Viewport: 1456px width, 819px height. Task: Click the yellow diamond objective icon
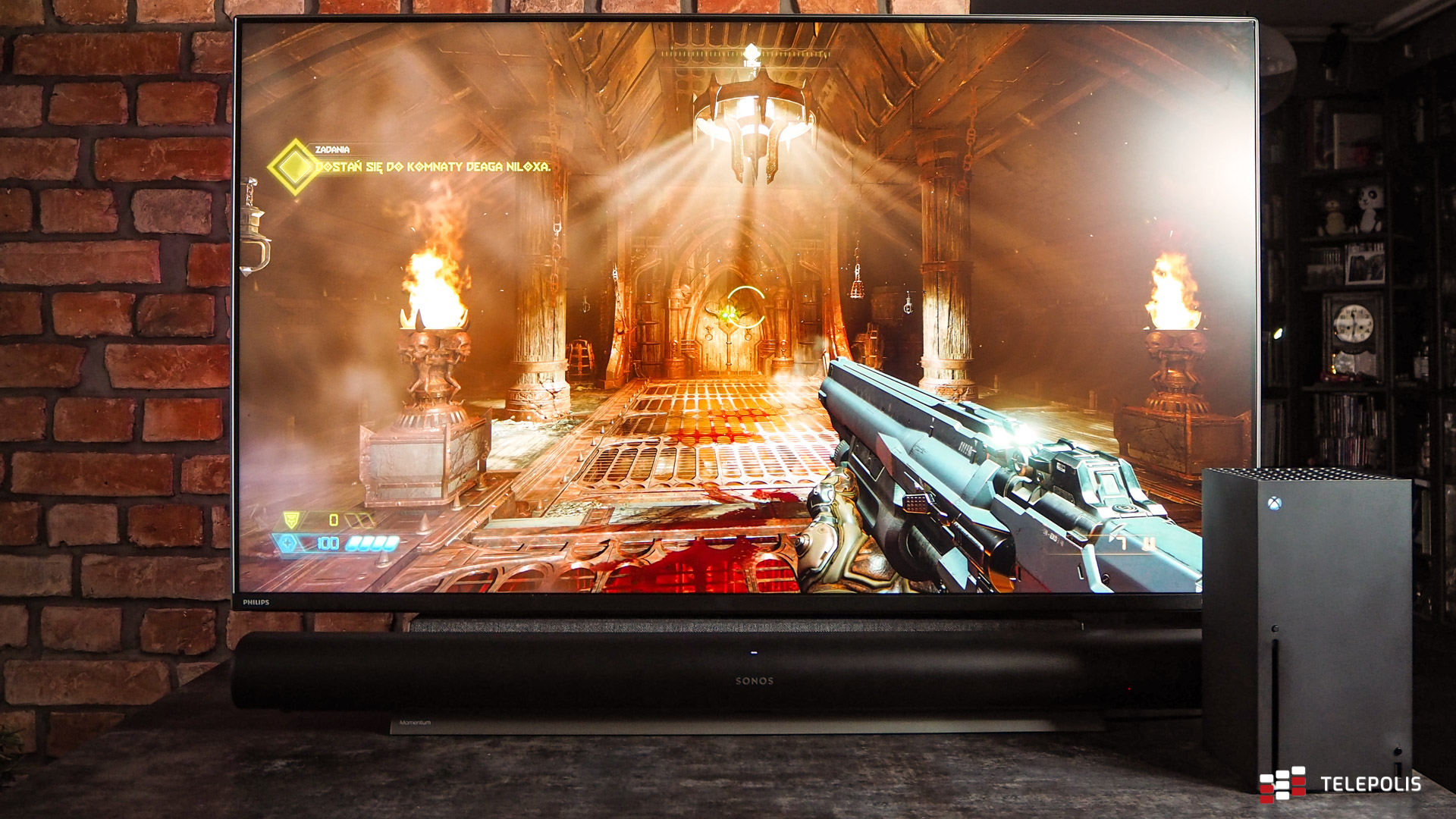click(x=293, y=166)
